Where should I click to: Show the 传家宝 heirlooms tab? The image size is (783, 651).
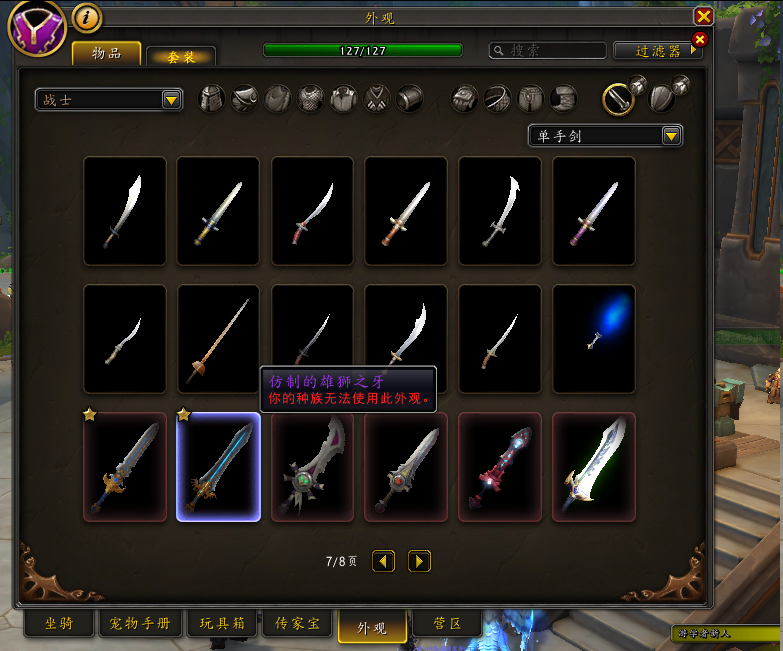coord(297,624)
